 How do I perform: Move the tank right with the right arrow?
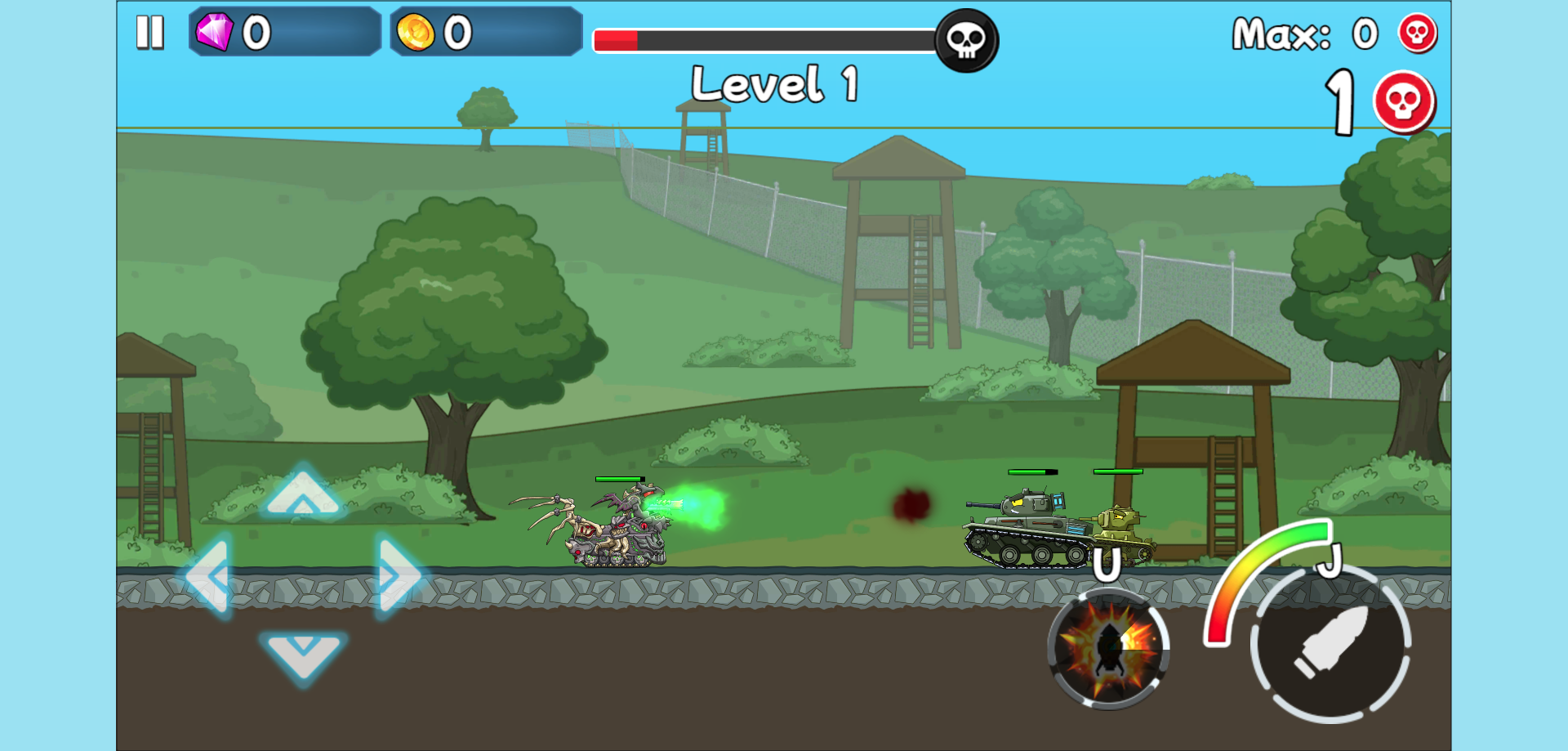[398, 576]
